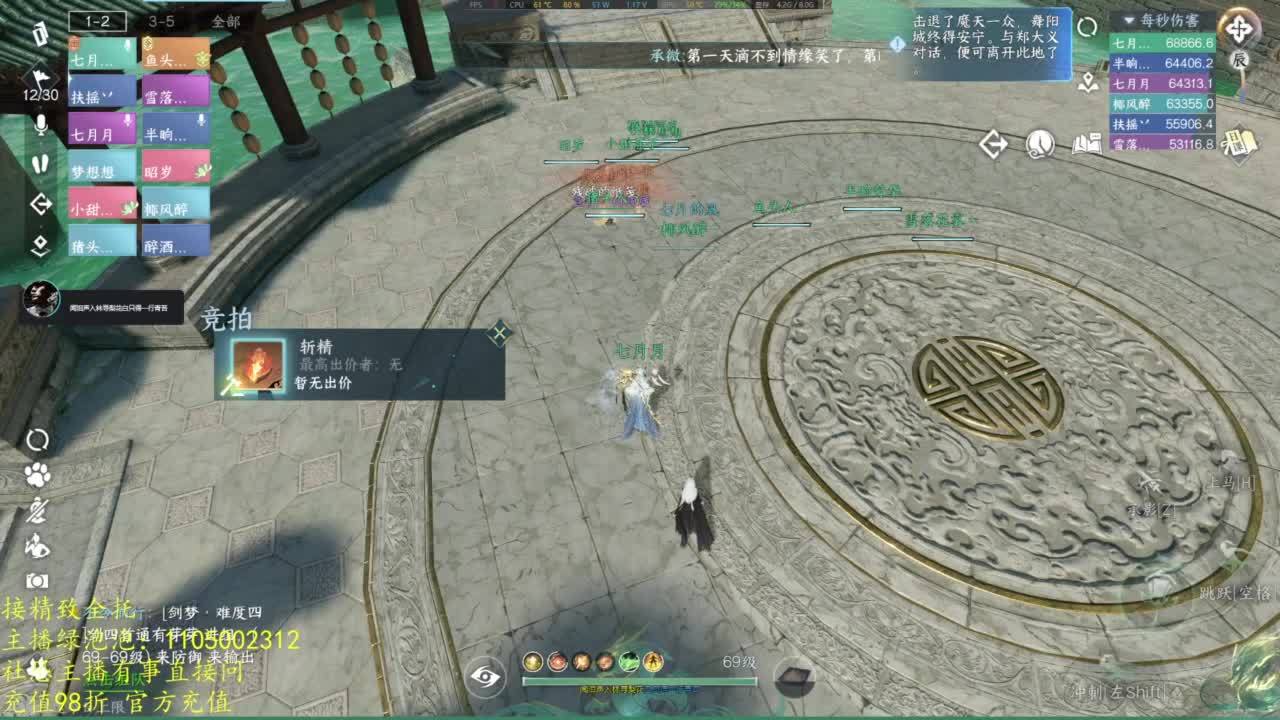The height and width of the screenshot is (720, 1280).
Task: Click the map waypoint marker icon at top right
Action: [1087, 82]
